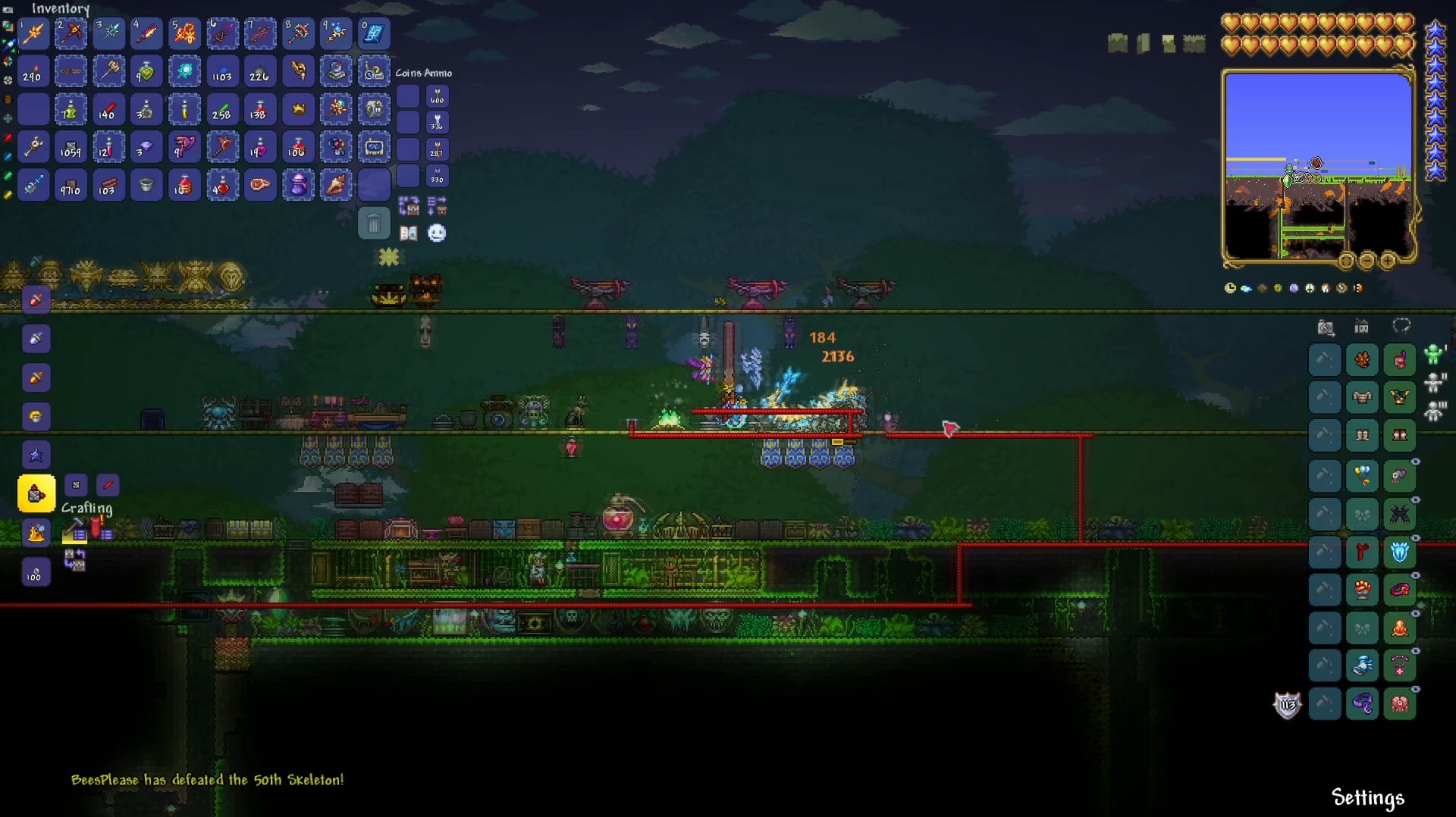Open the housing menu house icon

click(x=1362, y=327)
